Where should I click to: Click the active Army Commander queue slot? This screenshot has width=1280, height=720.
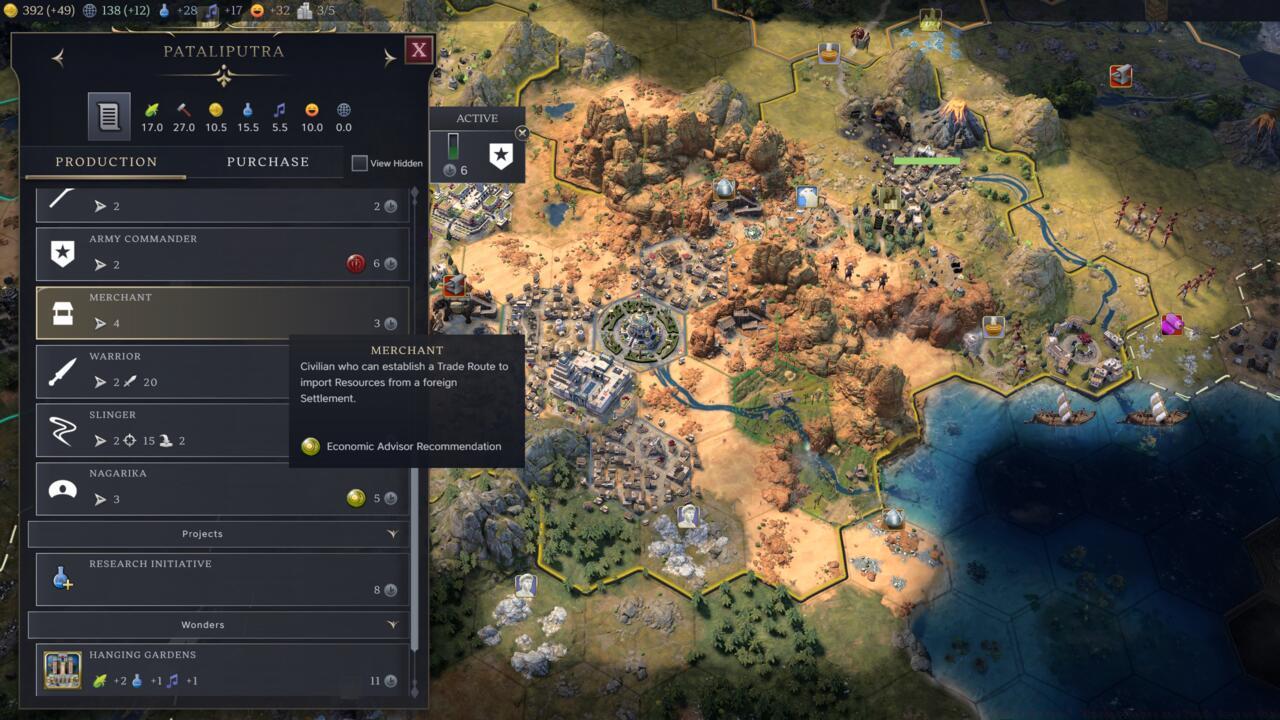pyautogui.click(x=500, y=156)
